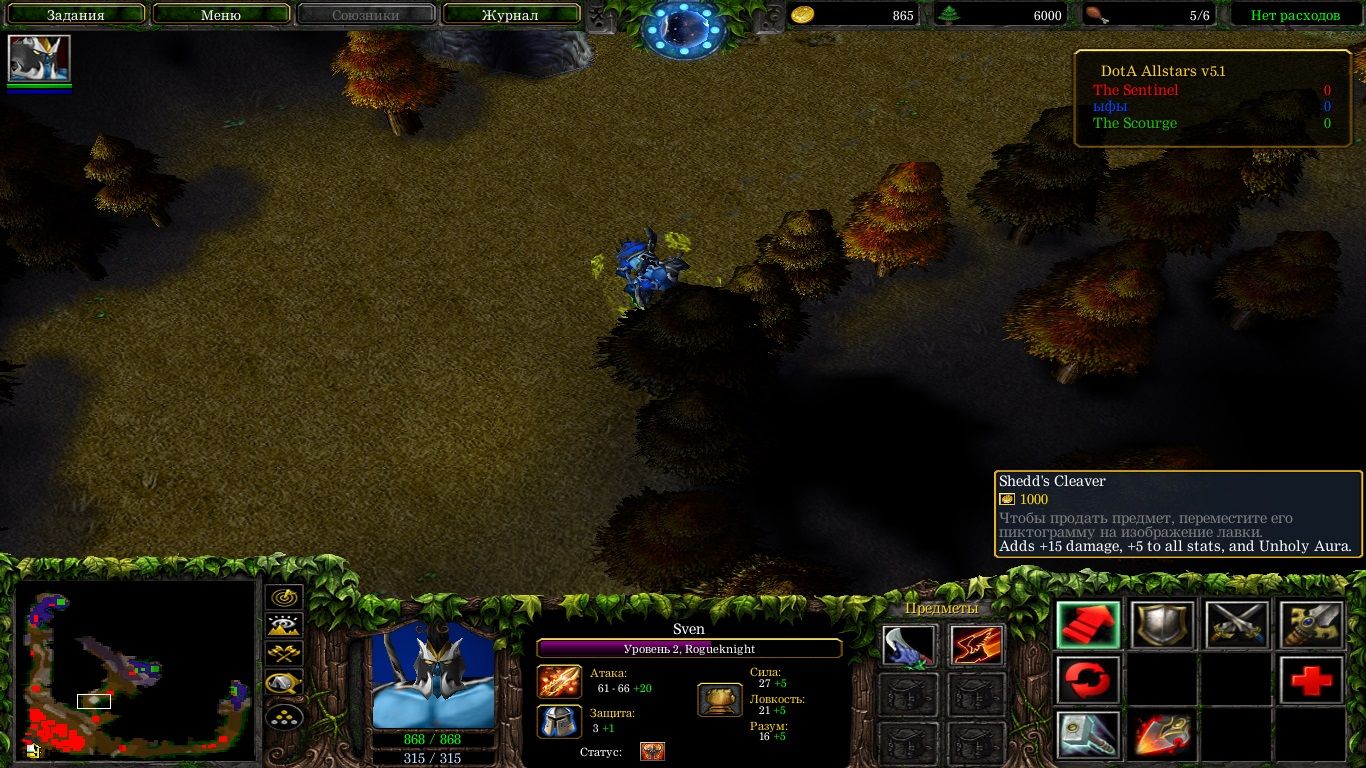This screenshot has width=1366, height=768.
Task: Open the Задания quests menu
Action: [75, 15]
